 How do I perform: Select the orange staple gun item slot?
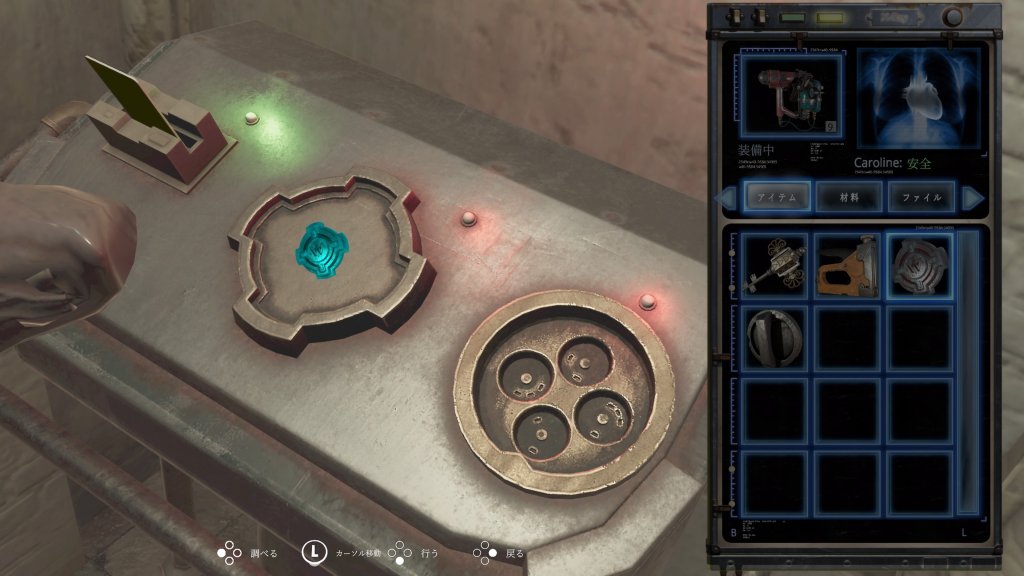(847, 266)
